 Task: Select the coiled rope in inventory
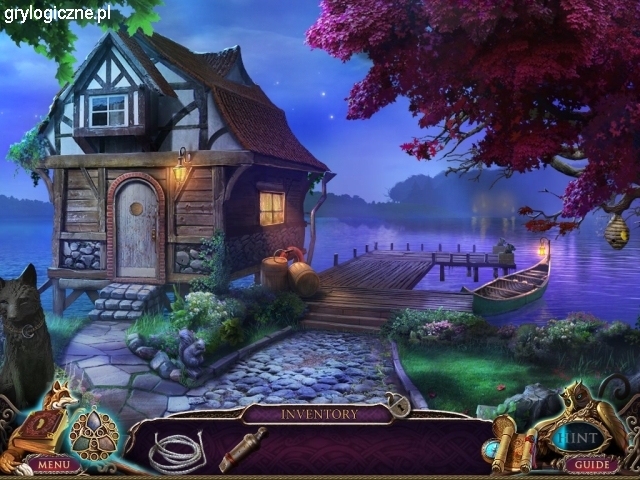176,450
